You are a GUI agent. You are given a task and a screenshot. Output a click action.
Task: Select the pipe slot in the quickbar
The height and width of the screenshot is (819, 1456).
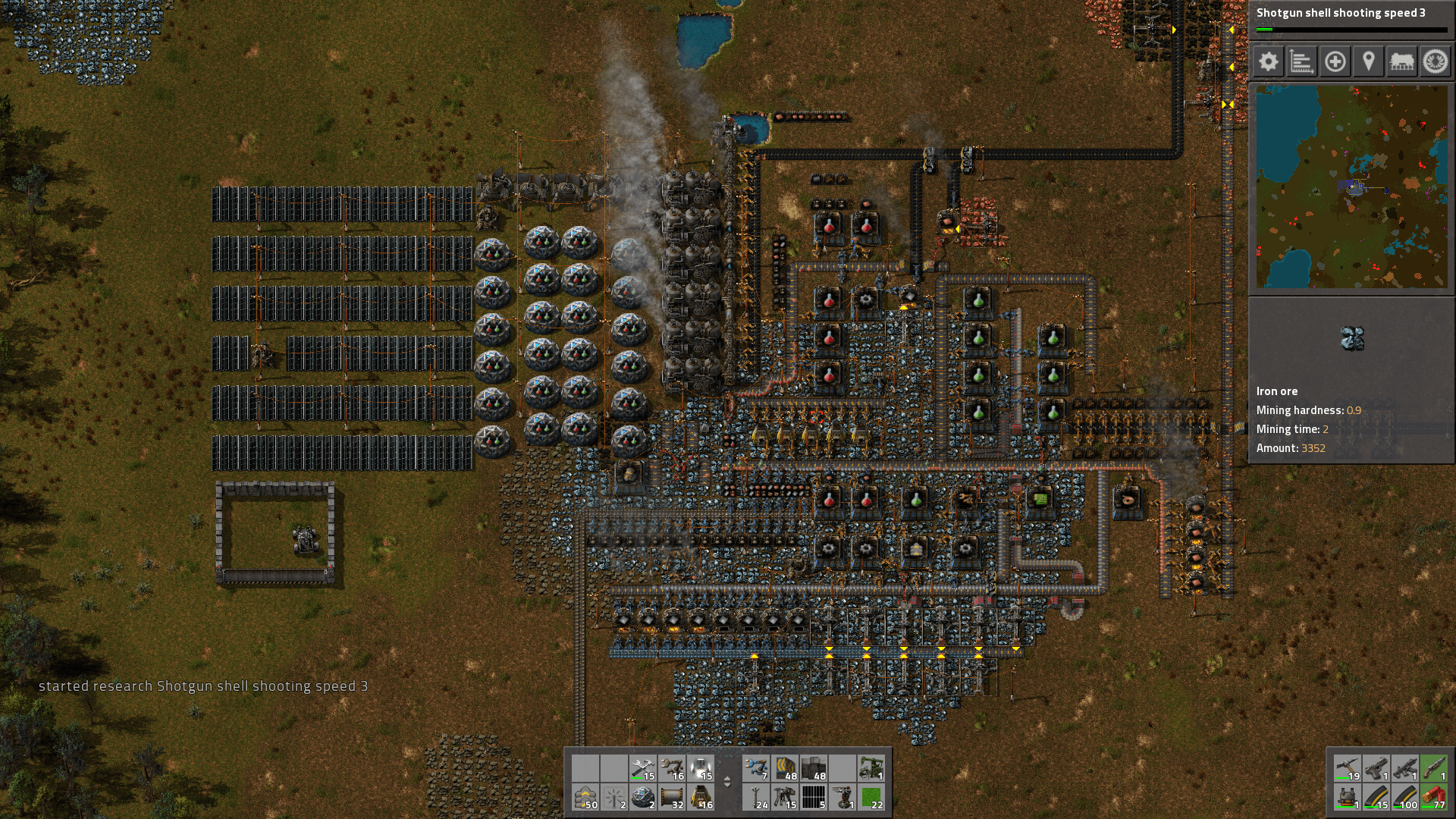click(x=670, y=796)
